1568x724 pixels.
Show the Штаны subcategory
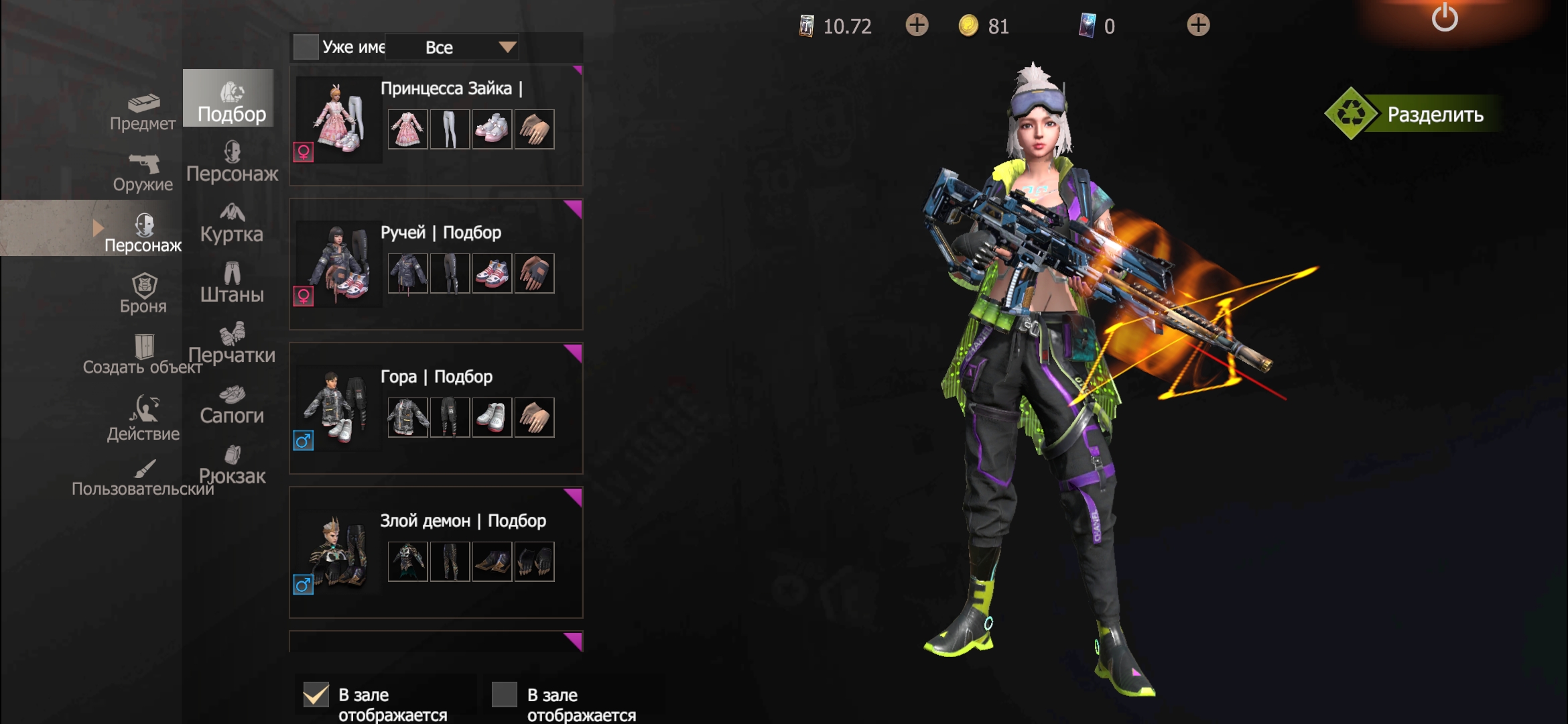tap(232, 283)
